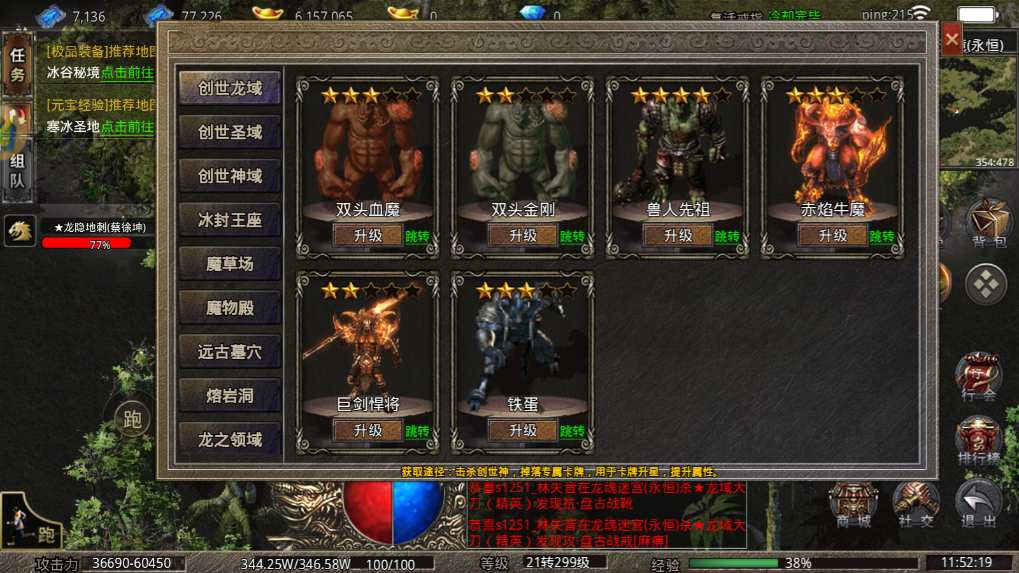Jump to 铁蛋 location via 跳转
This screenshot has height=573, width=1019.
[x=572, y=432]
